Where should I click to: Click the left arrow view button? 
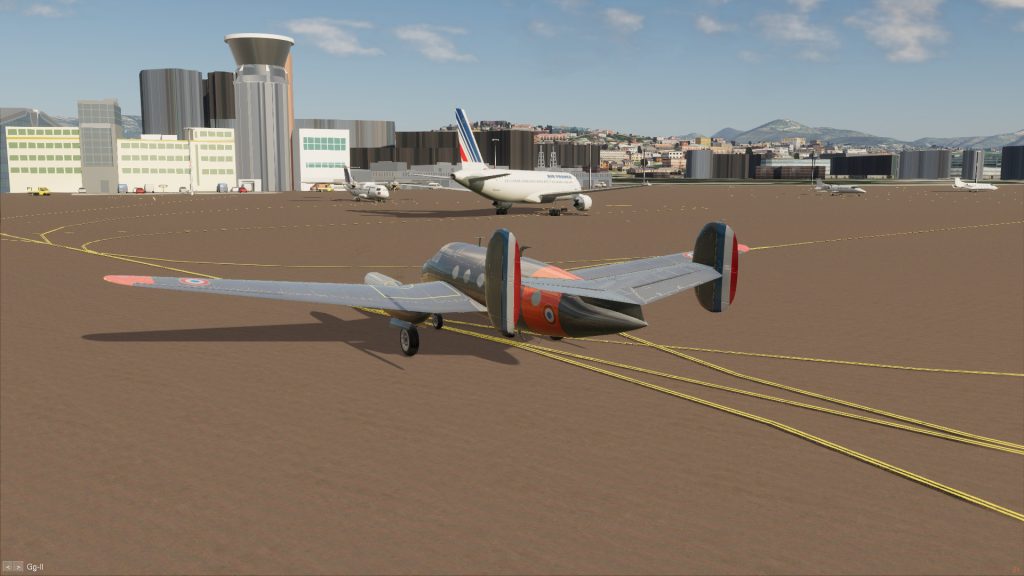point(7,567)
